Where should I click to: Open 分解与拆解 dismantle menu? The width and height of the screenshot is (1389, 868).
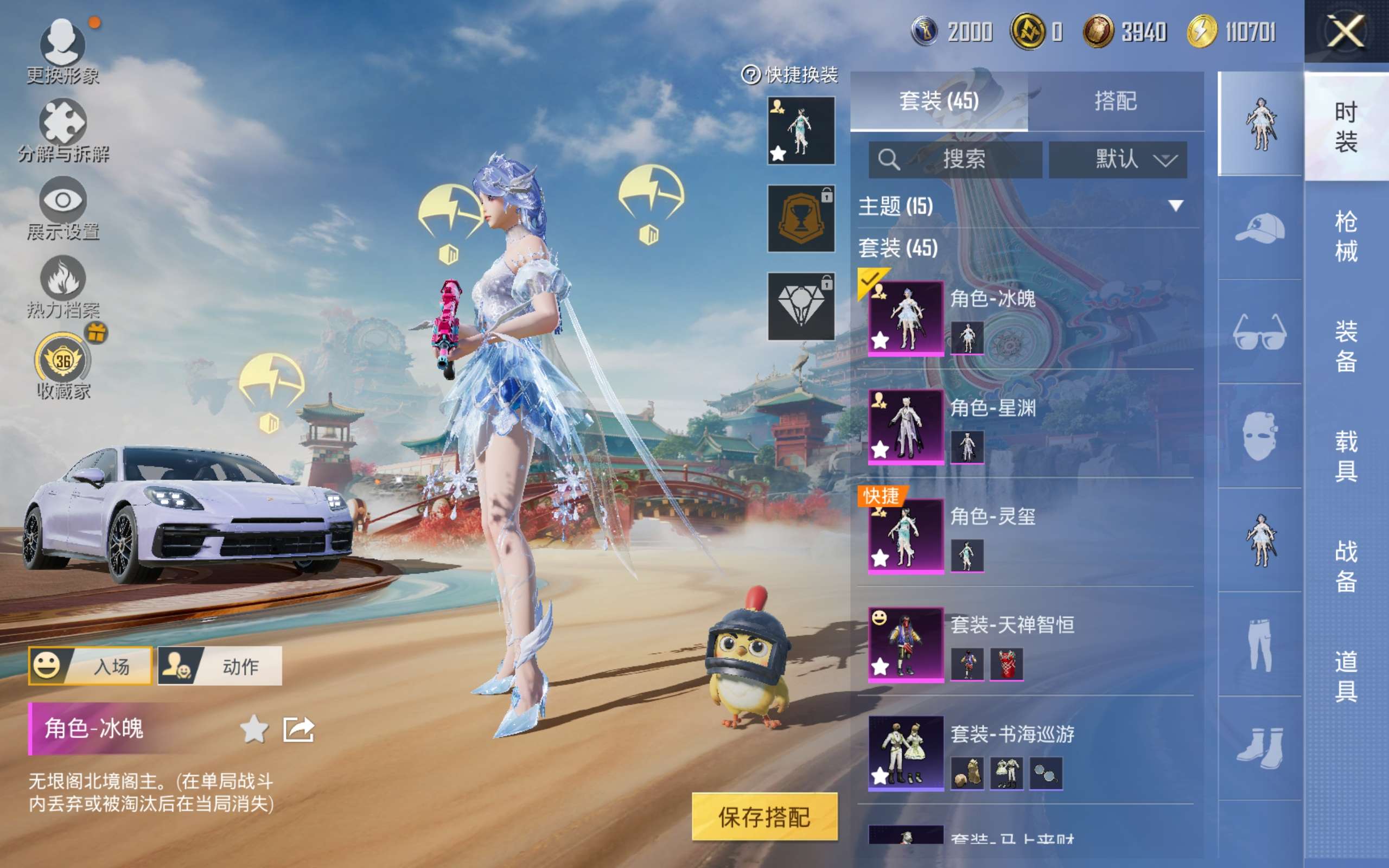(x=62, y=129)
